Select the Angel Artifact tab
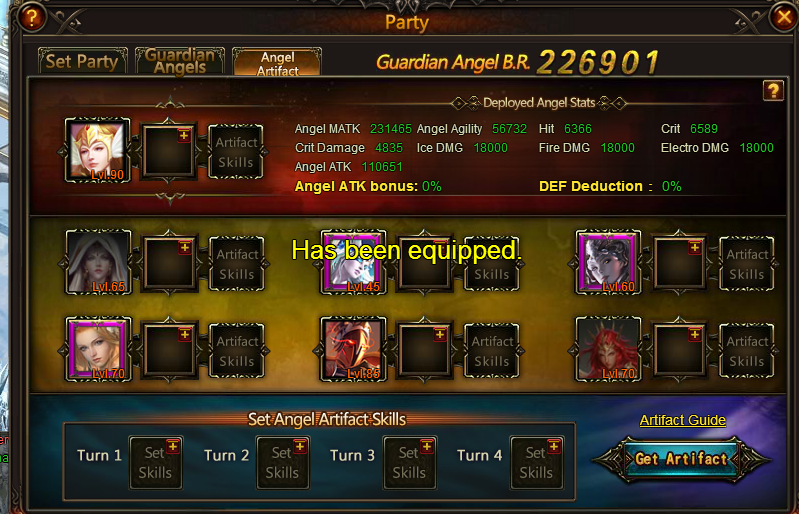The width and height of the screenshot is (799, 514). (277, 63)
